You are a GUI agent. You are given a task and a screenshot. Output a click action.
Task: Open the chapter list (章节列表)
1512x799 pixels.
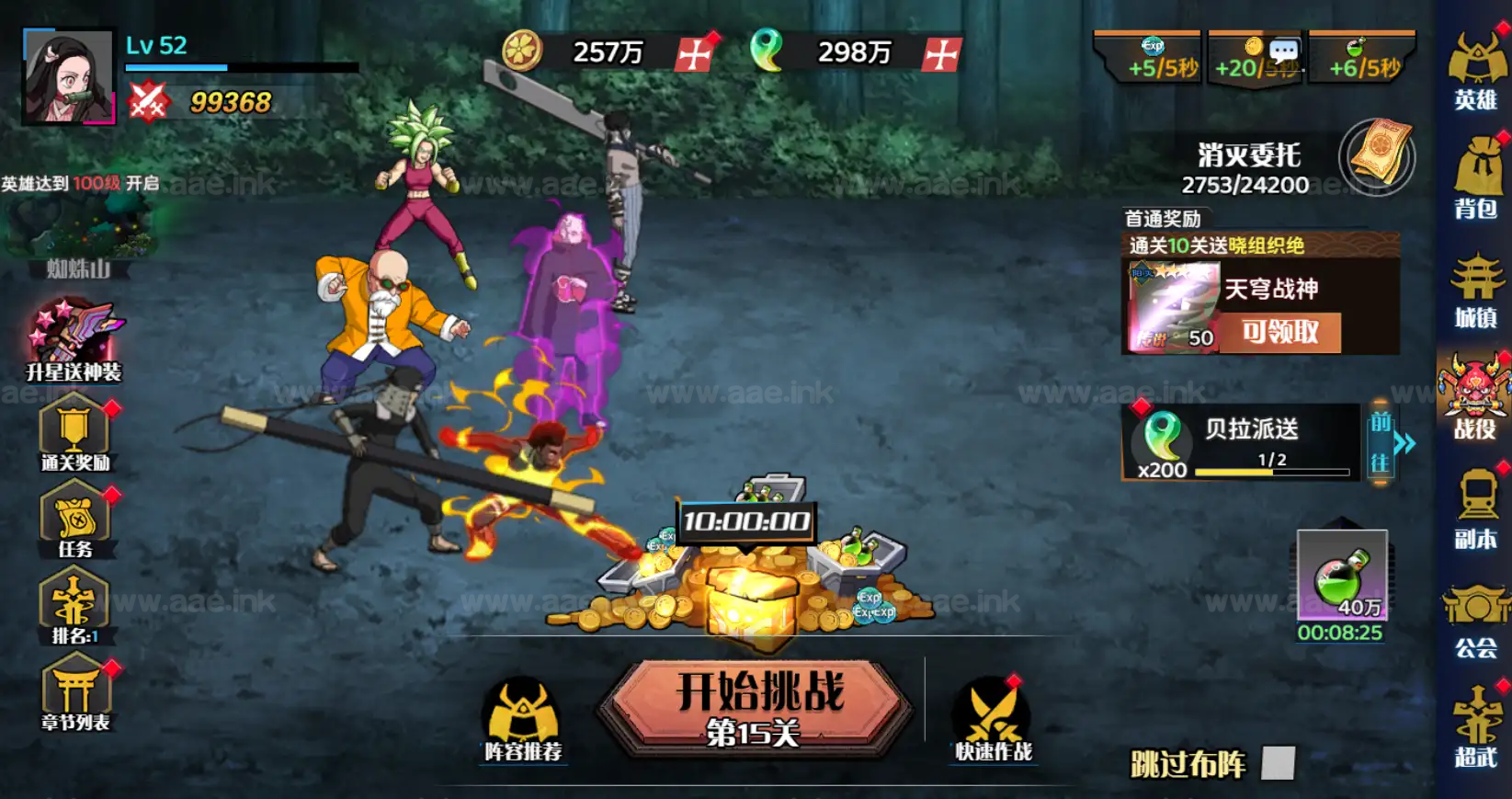tap(75, 692)
